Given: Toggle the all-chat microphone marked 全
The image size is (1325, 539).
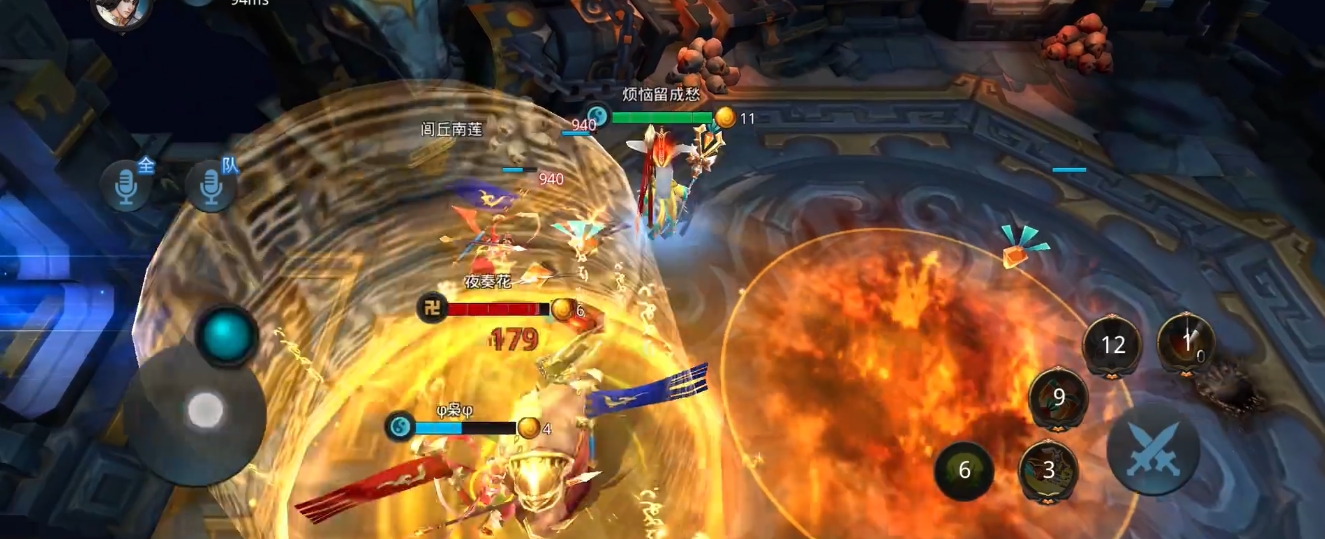Looking at the screenshot, I should [x=127, y=185].
